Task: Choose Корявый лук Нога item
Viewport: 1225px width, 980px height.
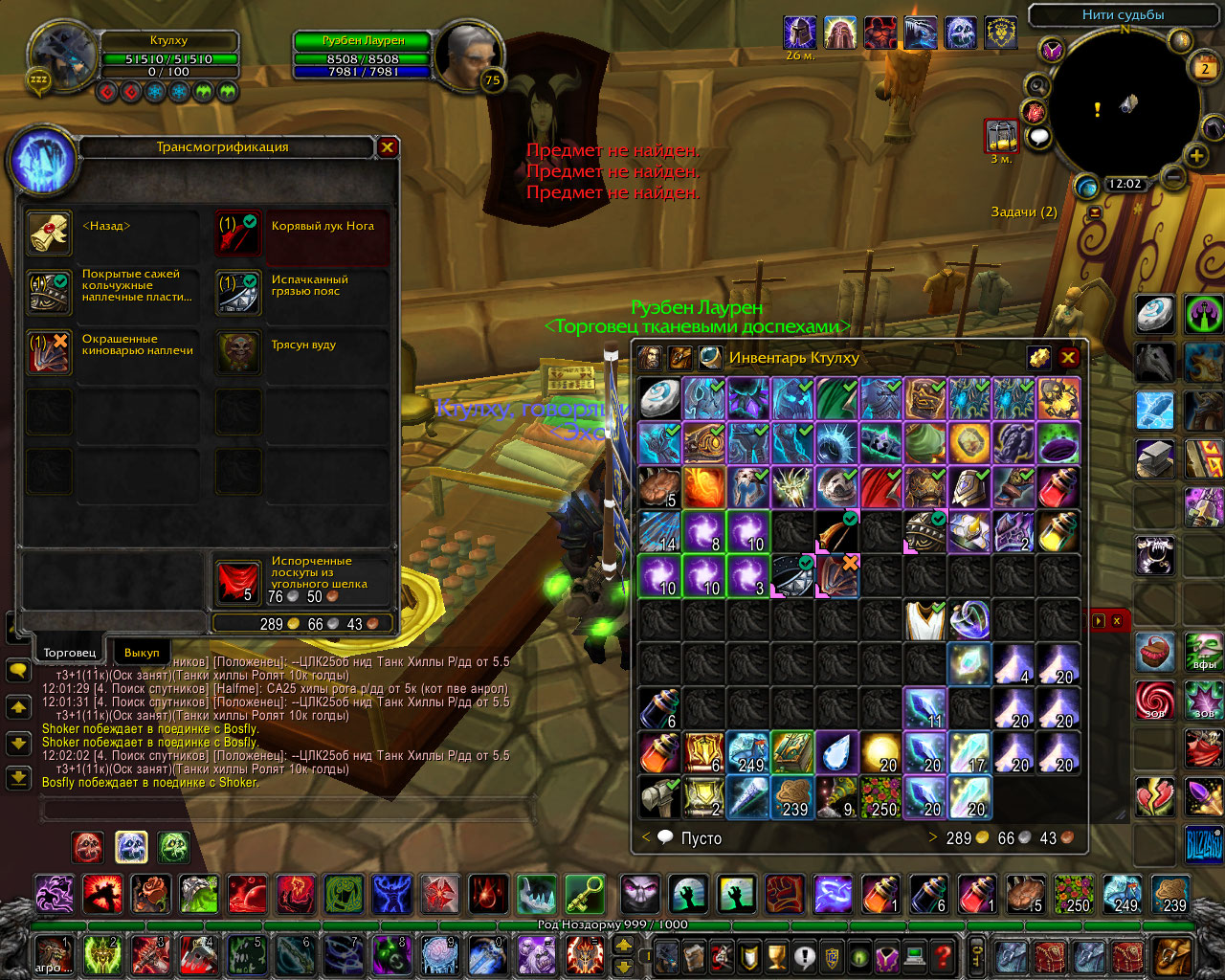Action: pyautogui.click(x=237, y=234)
